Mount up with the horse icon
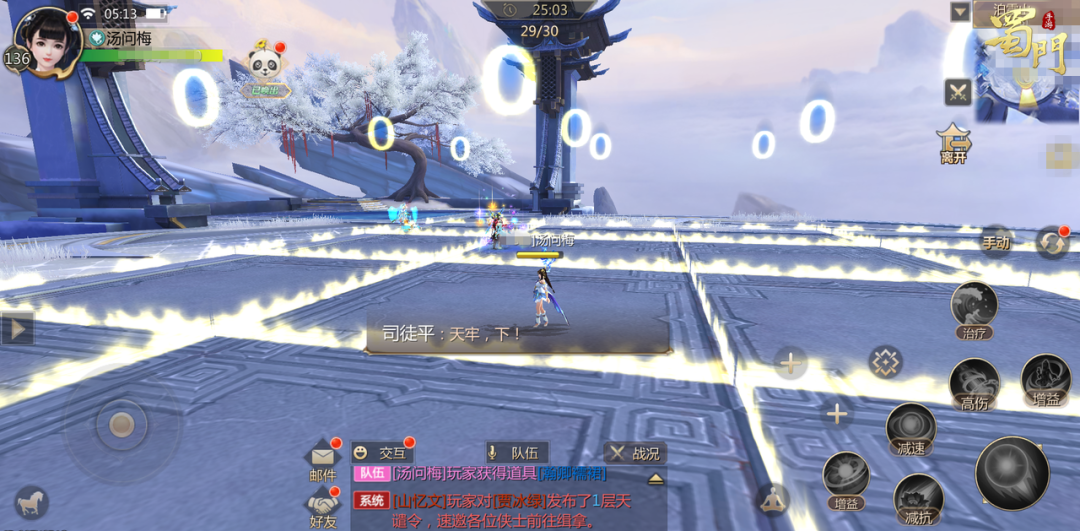 pos(31,501)
